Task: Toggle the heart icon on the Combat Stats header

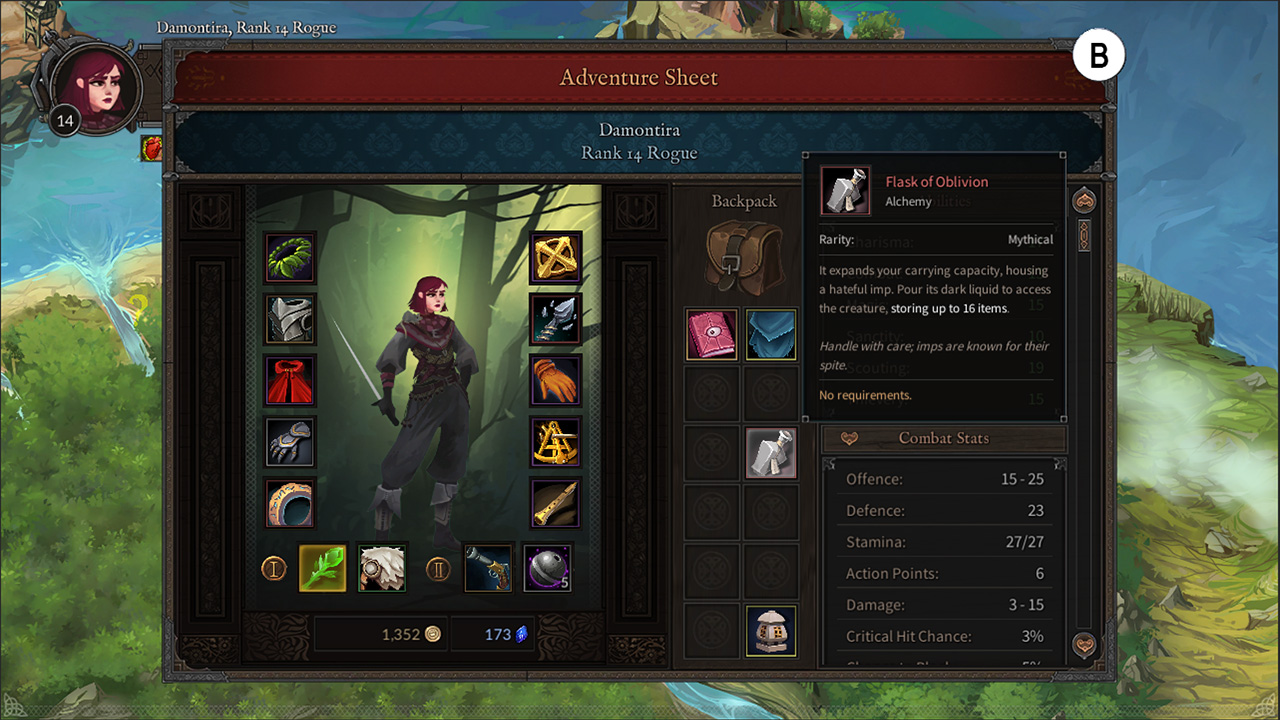Action: [x=848, y=437]
